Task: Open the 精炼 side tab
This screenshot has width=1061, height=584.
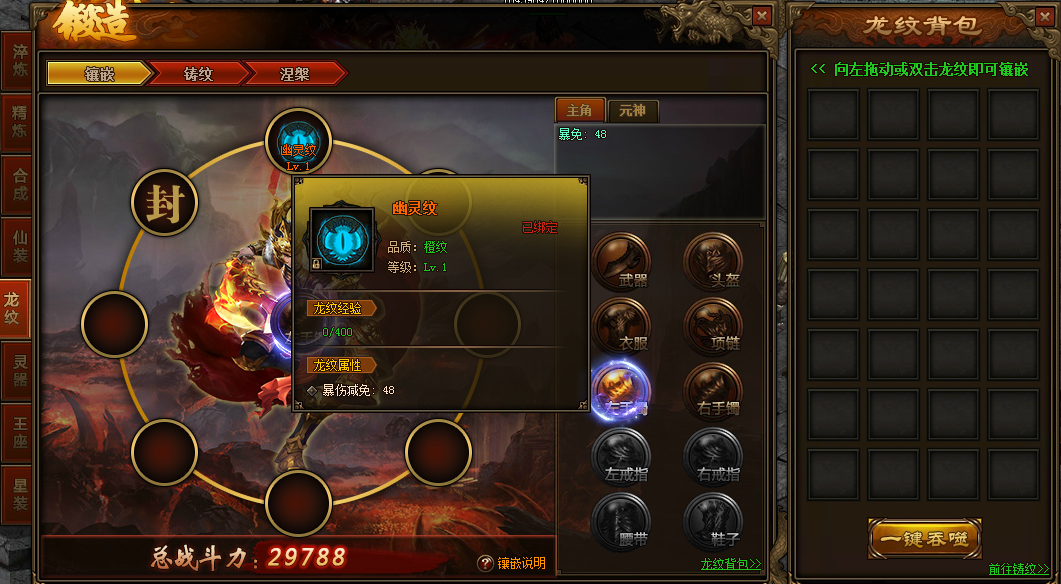Action: [x=18, y=123]
